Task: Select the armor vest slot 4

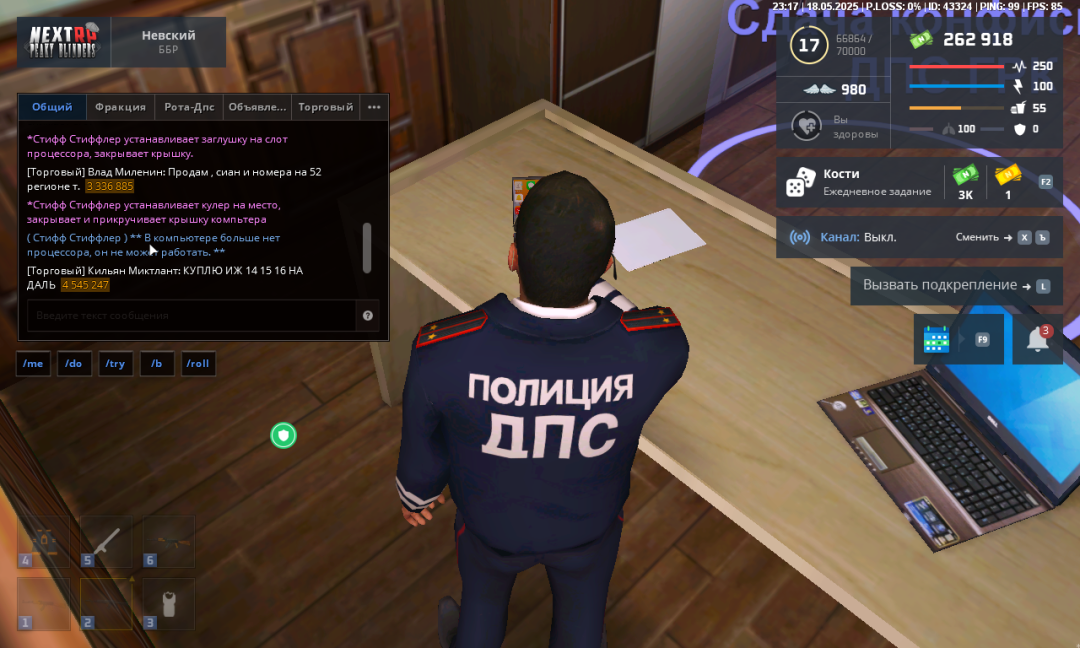Action: coord(43,540)
